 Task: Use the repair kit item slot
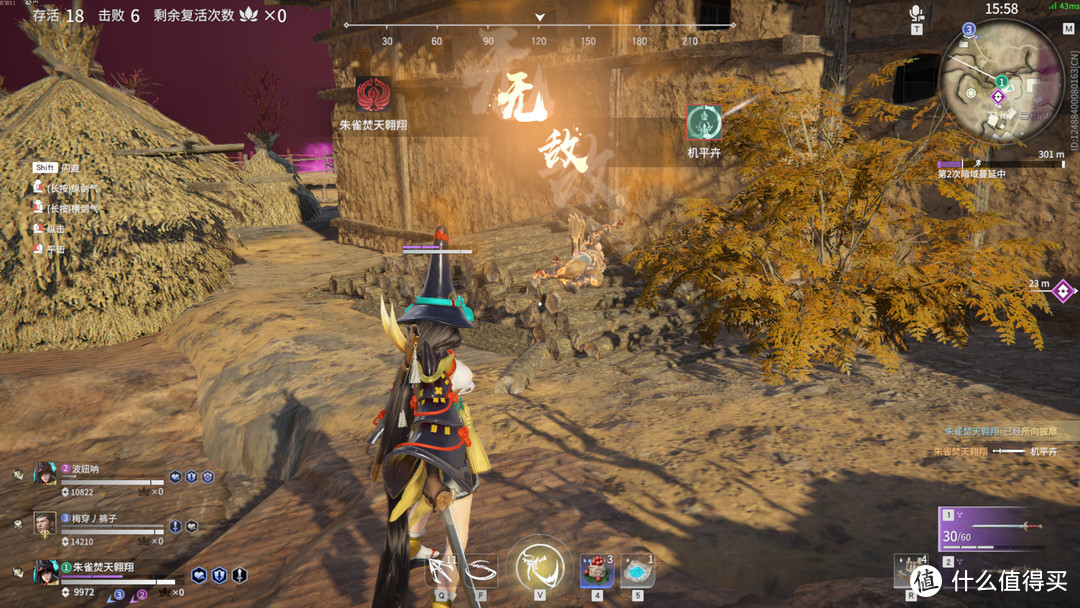tap(911, 572)
